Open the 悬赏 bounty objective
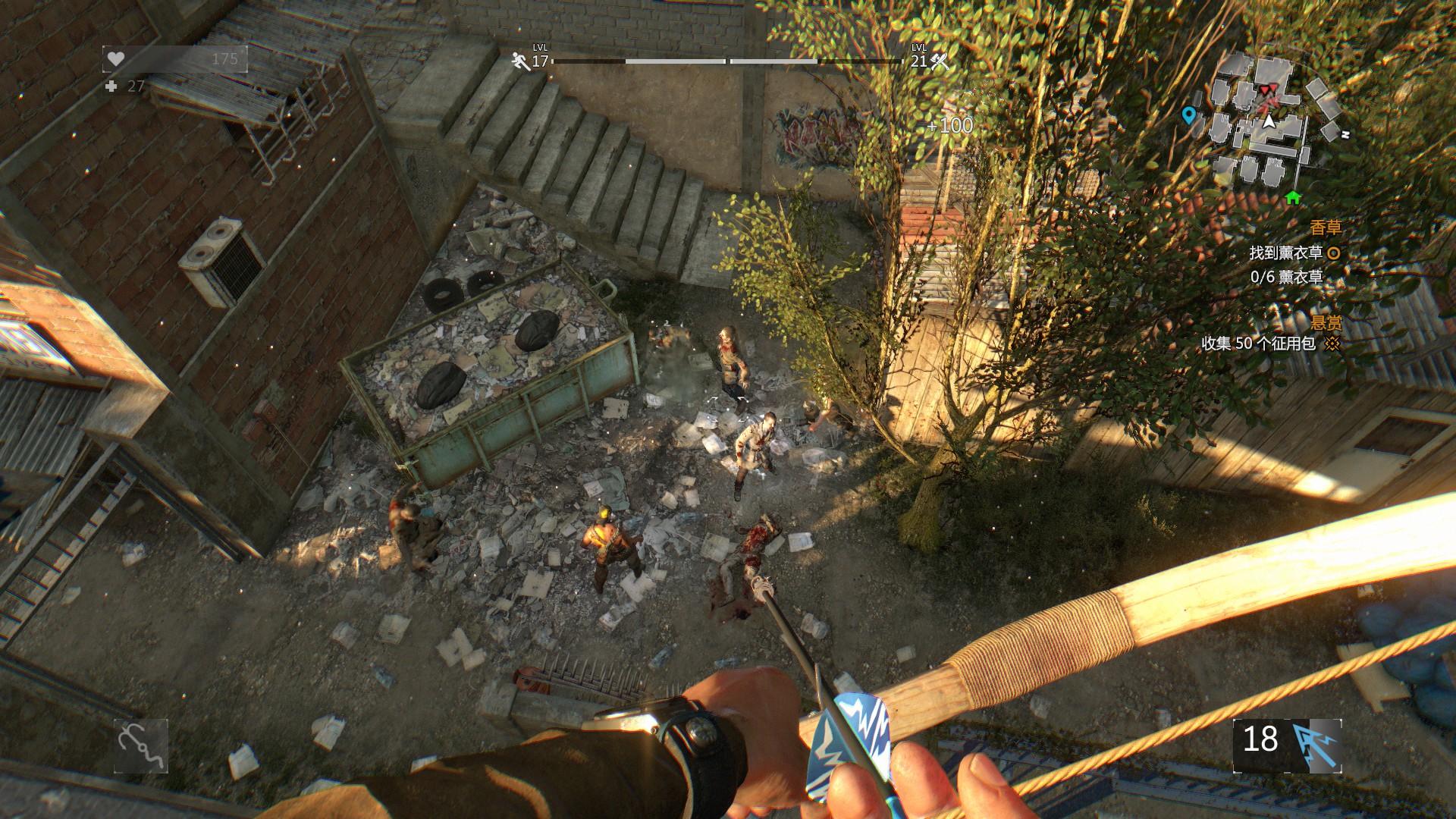The image size is (1456, 819). tap(1326, 322)
